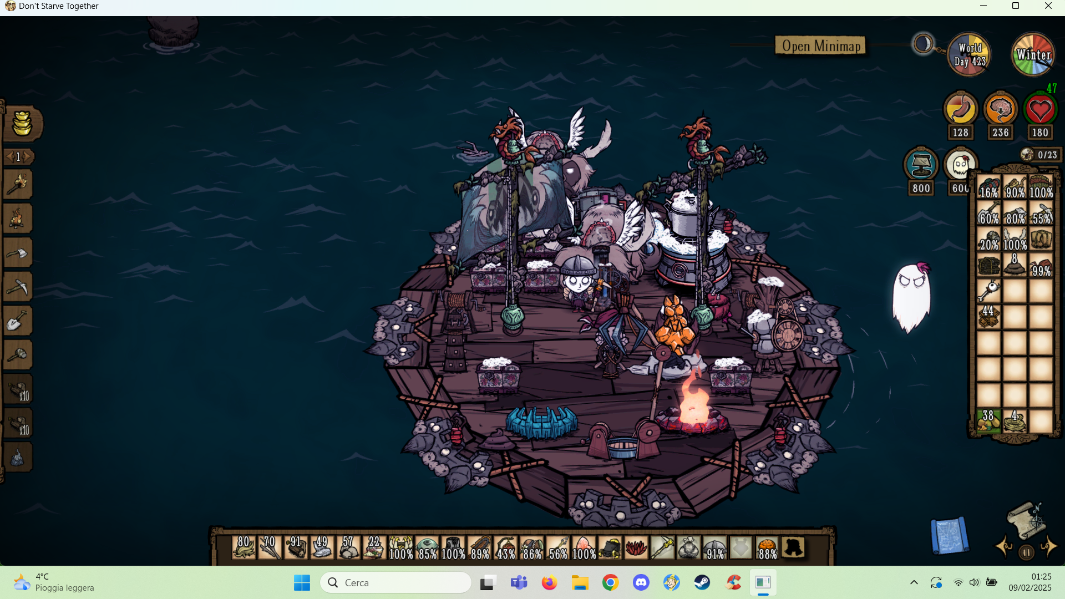
Task: Click the Open Minimap button
Action: coord(820,45)
